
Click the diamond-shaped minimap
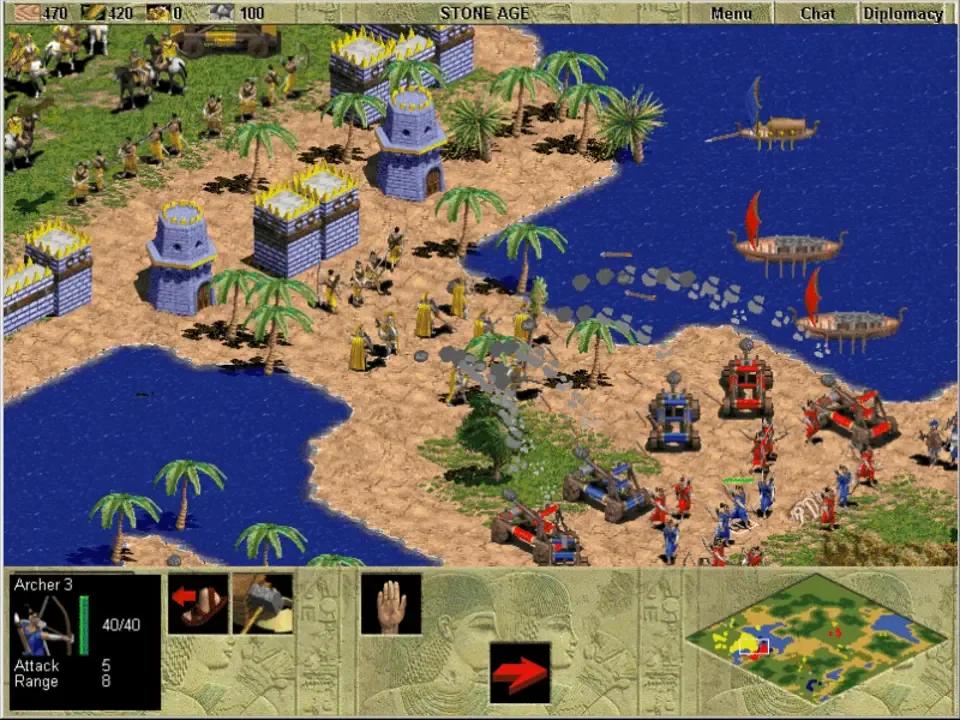pos(817,637)
